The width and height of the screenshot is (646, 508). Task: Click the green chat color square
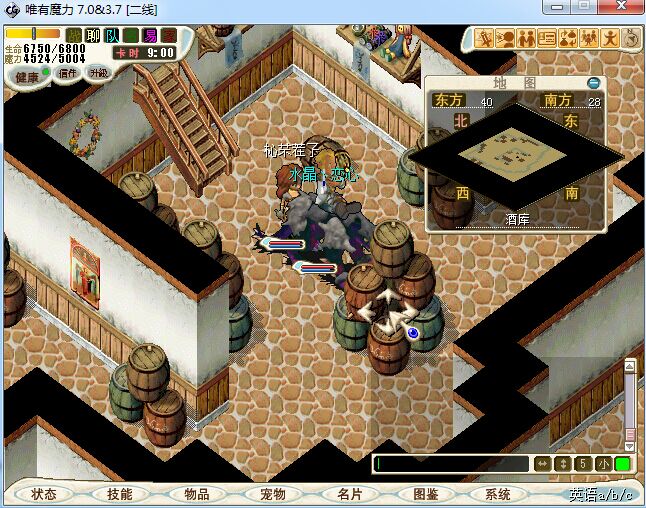622,464
